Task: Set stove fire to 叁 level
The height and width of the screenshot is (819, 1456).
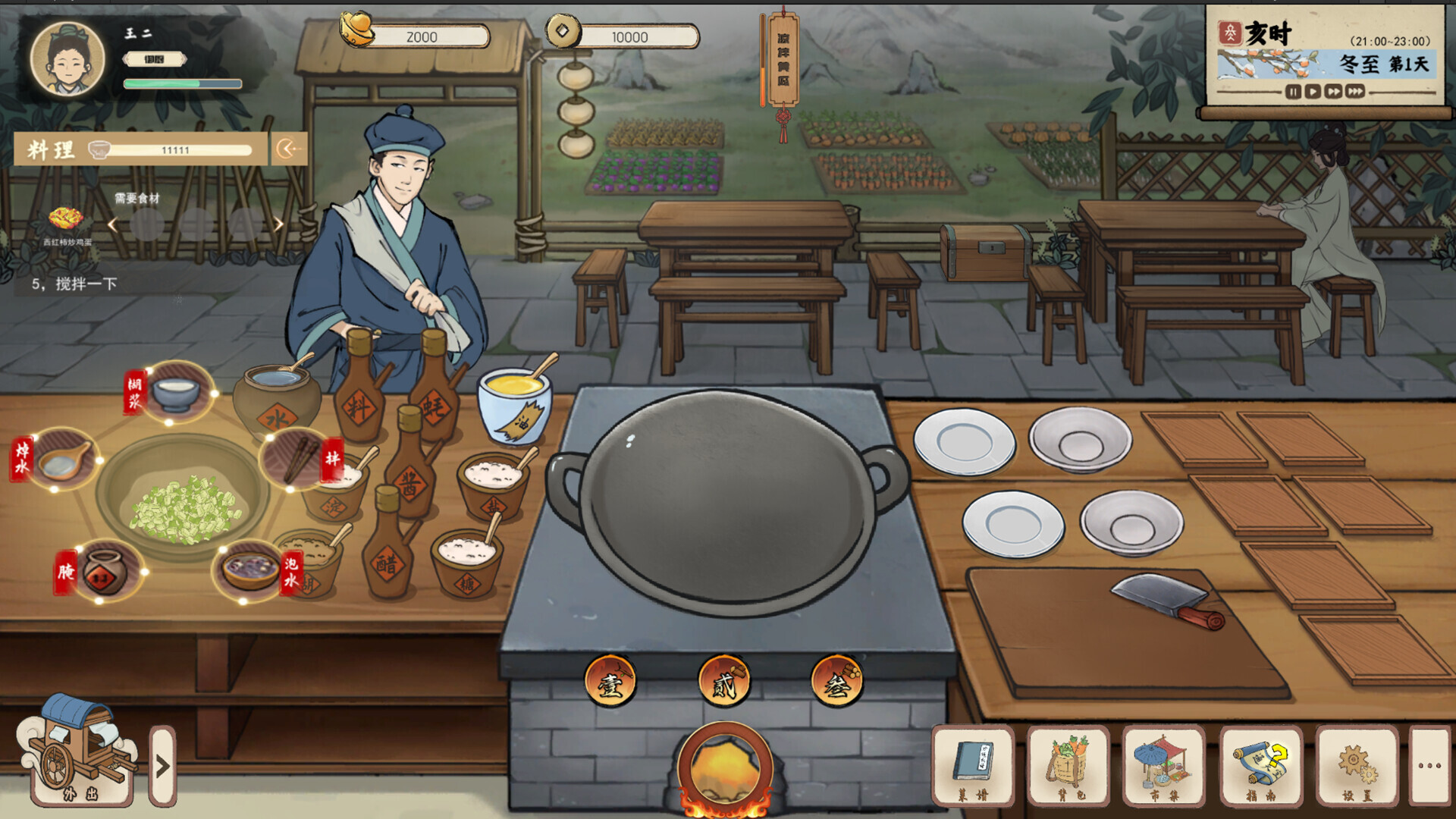Action: pyautogui.click(x=837, y=682)
